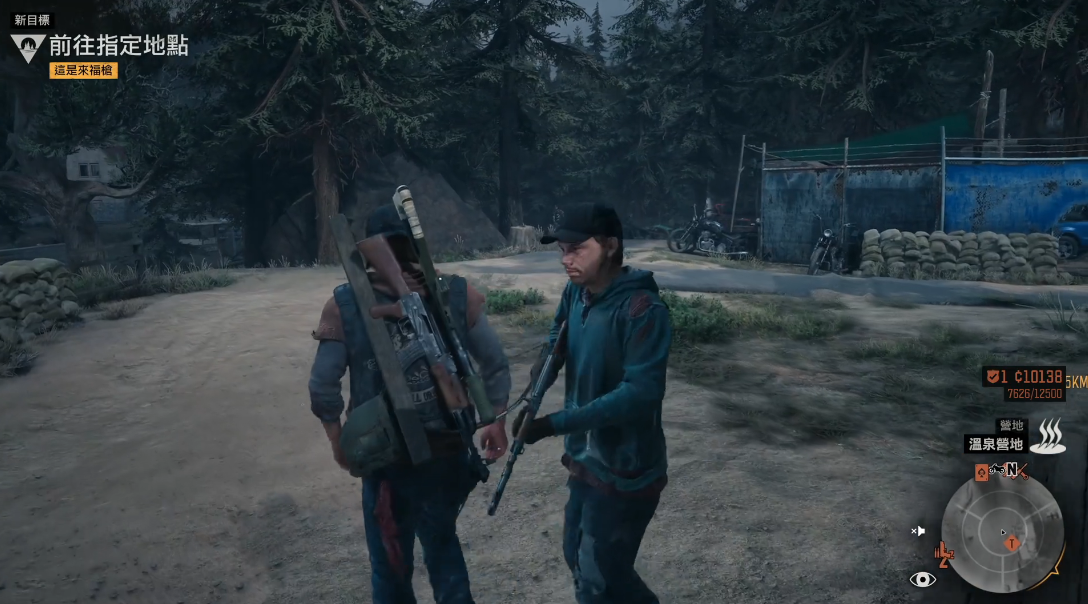1088x604 pixels.
Task: Click the orange trust shield icon
Action: tap(993, 377)
